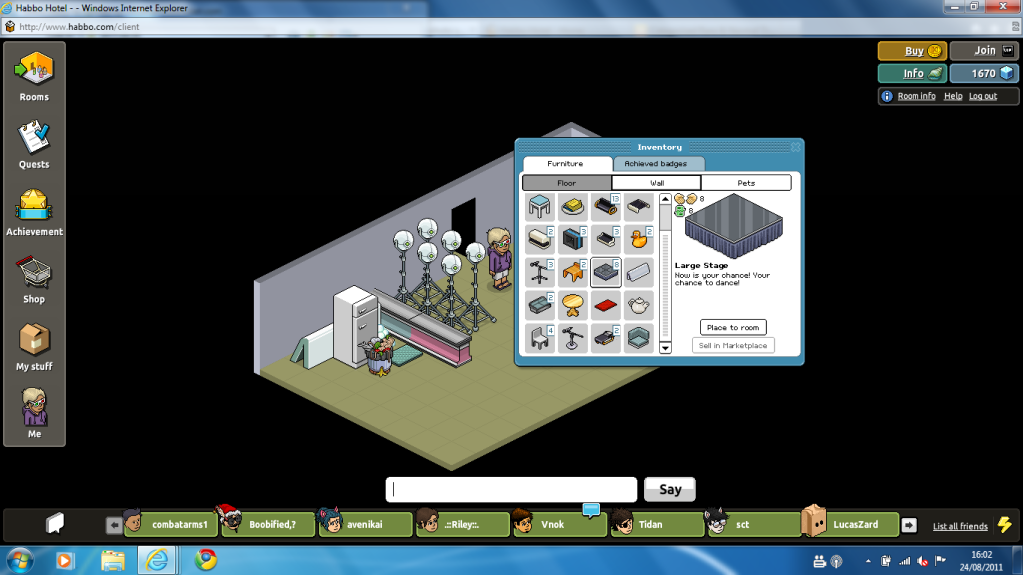Click the Log out link
This screenshot has height=575, width=1023.
(x=983, y=96)
